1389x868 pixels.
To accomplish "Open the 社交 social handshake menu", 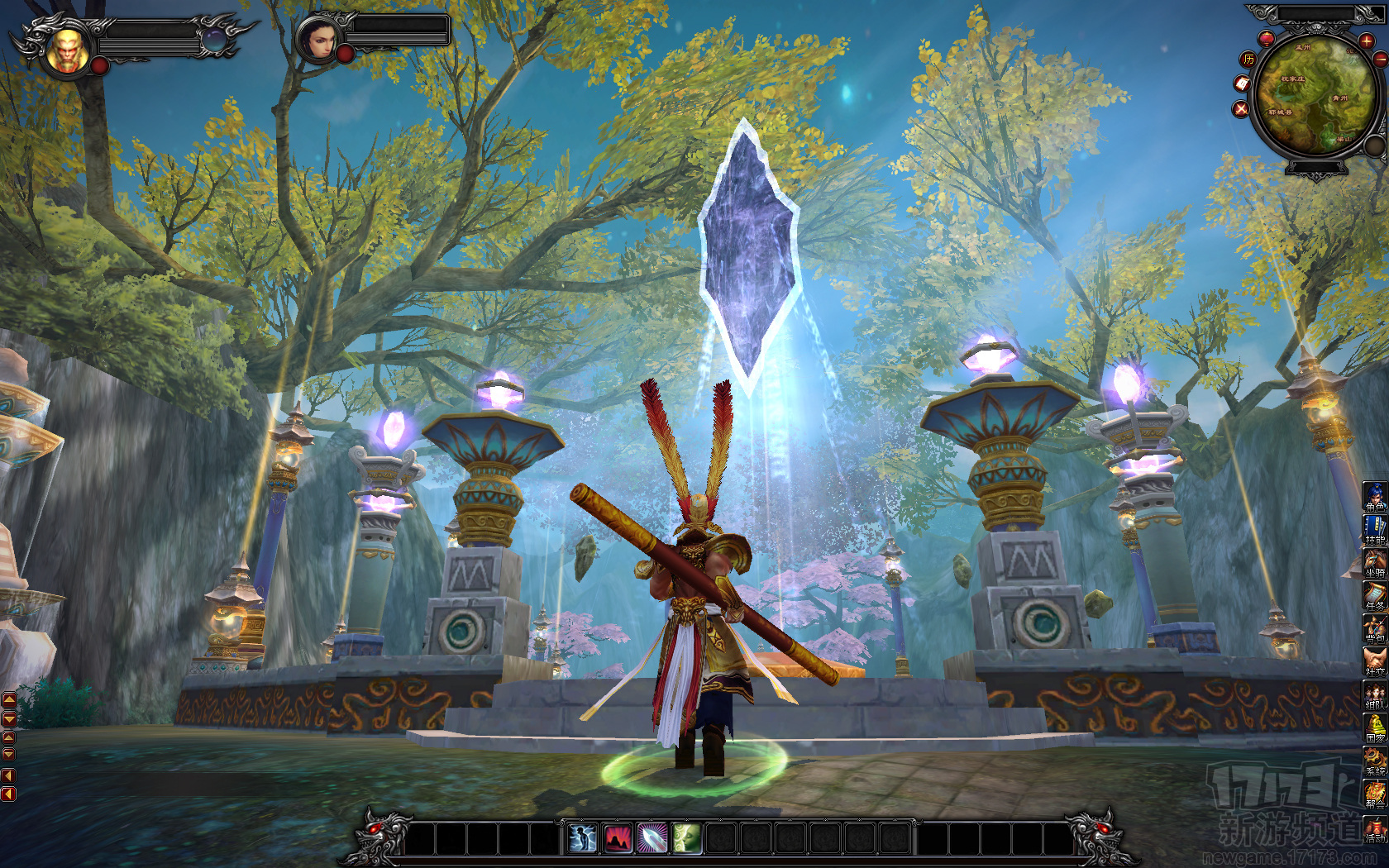I will pos(1374,661).
